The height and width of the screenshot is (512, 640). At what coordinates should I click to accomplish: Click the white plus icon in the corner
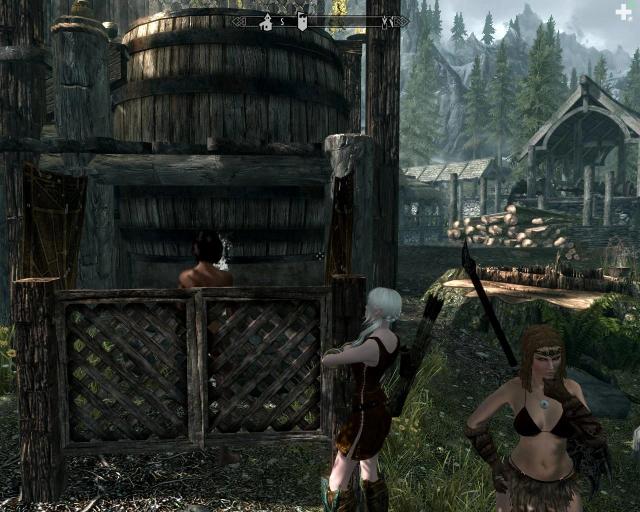point(625,12)
